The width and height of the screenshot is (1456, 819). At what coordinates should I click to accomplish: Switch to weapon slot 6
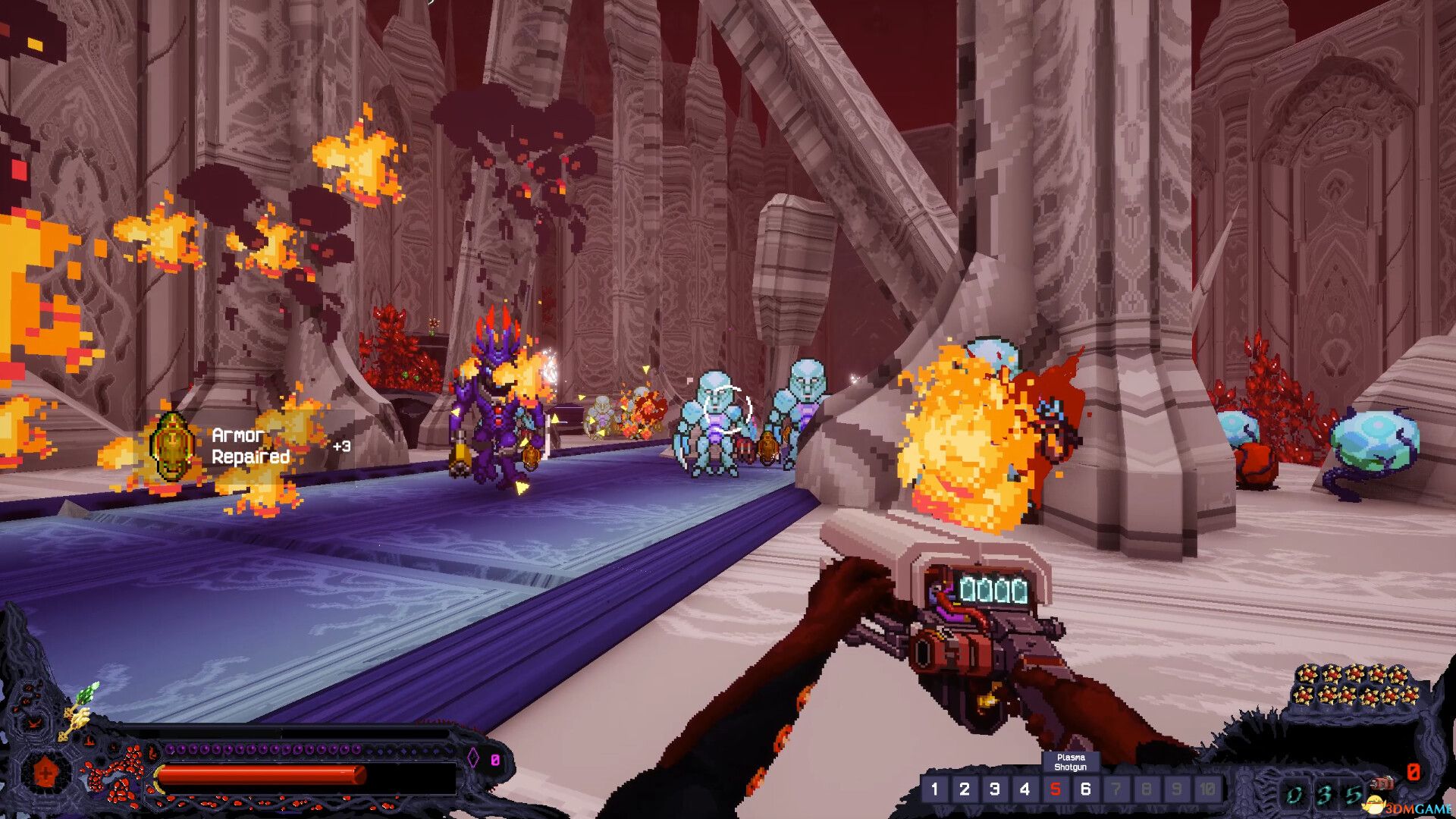pyautogui.click(x=1086, y=789)
